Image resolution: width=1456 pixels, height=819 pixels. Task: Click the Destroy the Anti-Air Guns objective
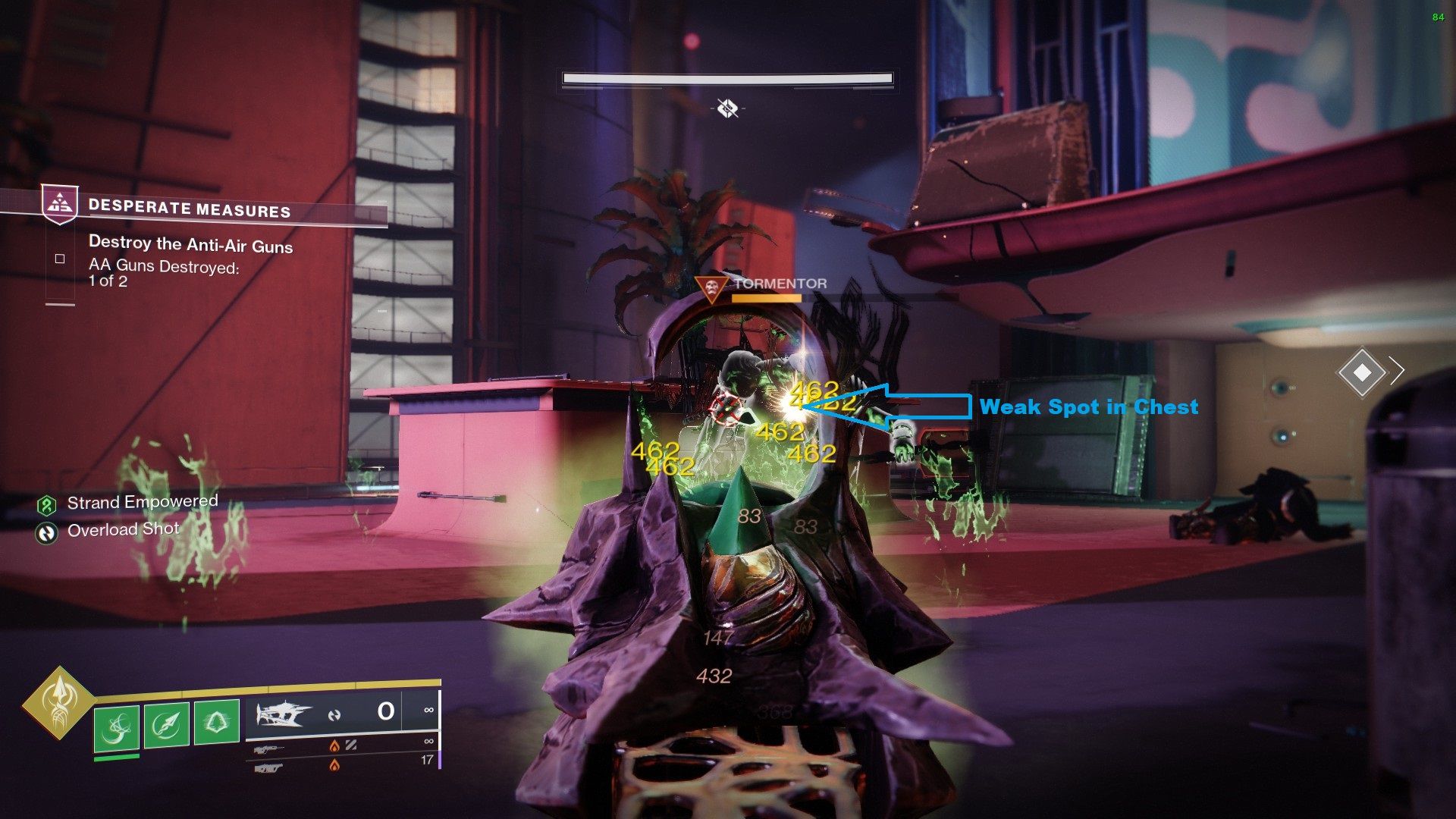[x=192, y=246]
